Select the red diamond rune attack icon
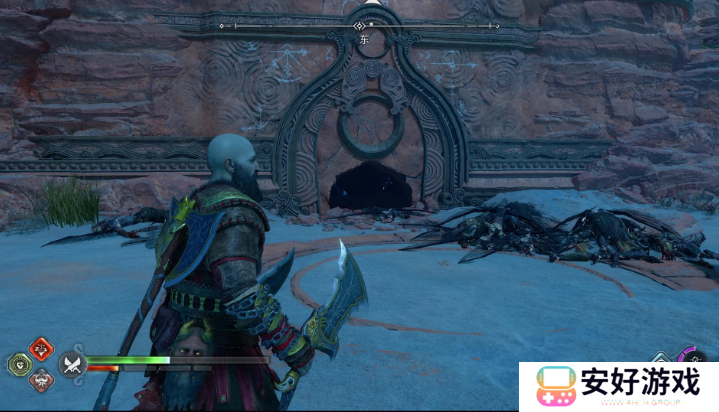 coord(42,348)
